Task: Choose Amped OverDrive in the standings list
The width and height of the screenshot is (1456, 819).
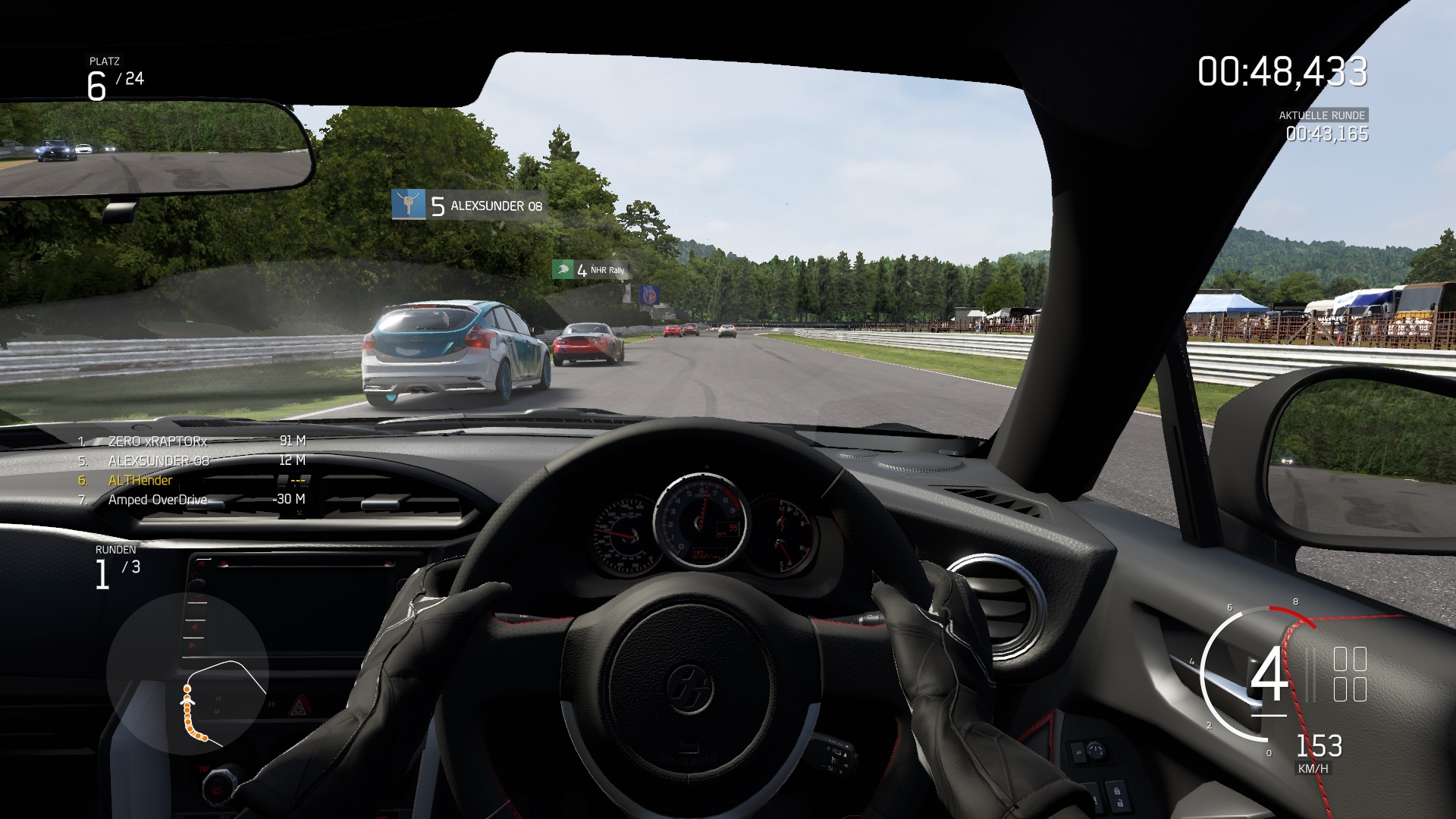Action: pos(158,500)
